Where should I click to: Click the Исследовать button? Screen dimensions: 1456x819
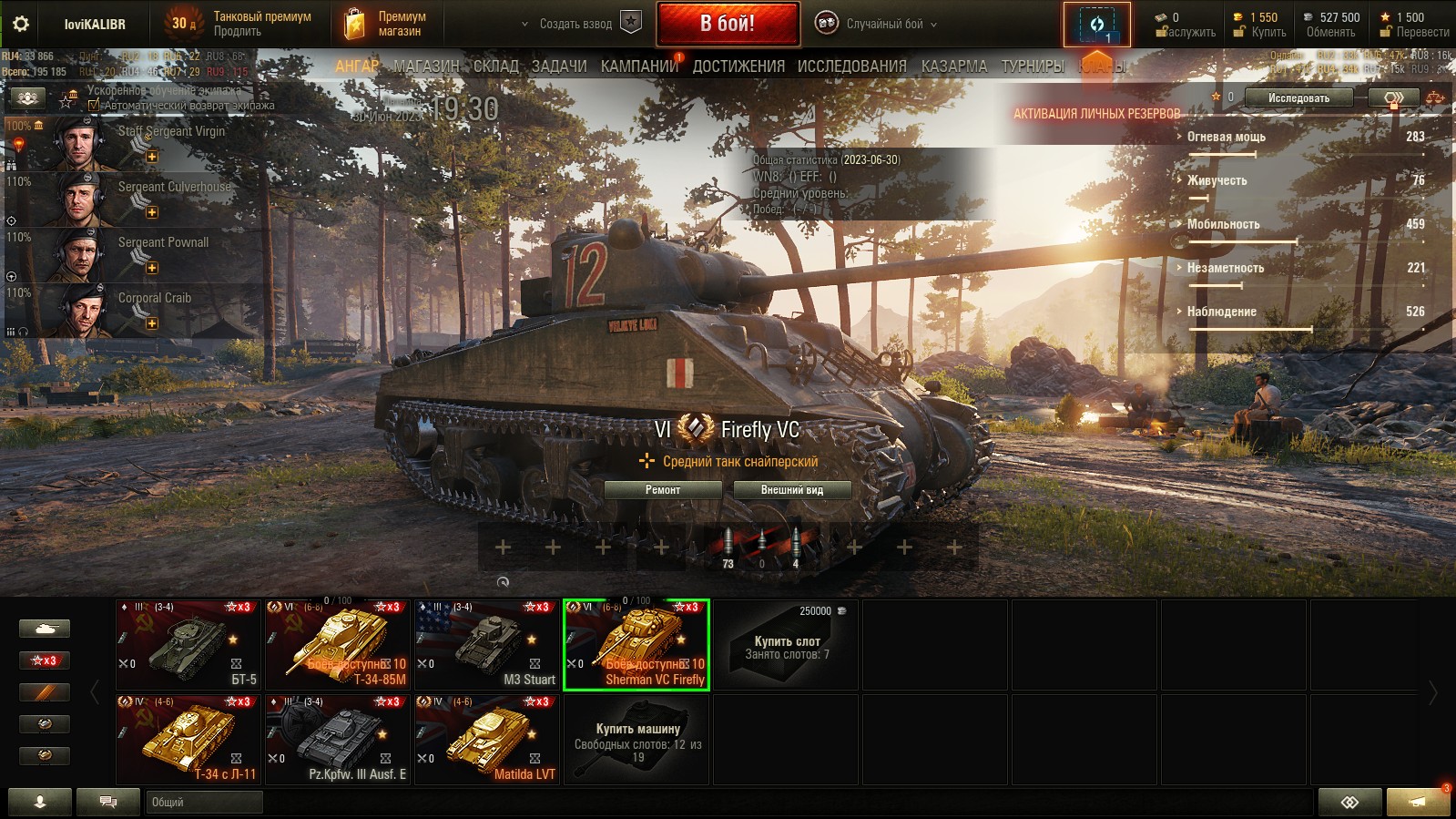coord(1298,98)
